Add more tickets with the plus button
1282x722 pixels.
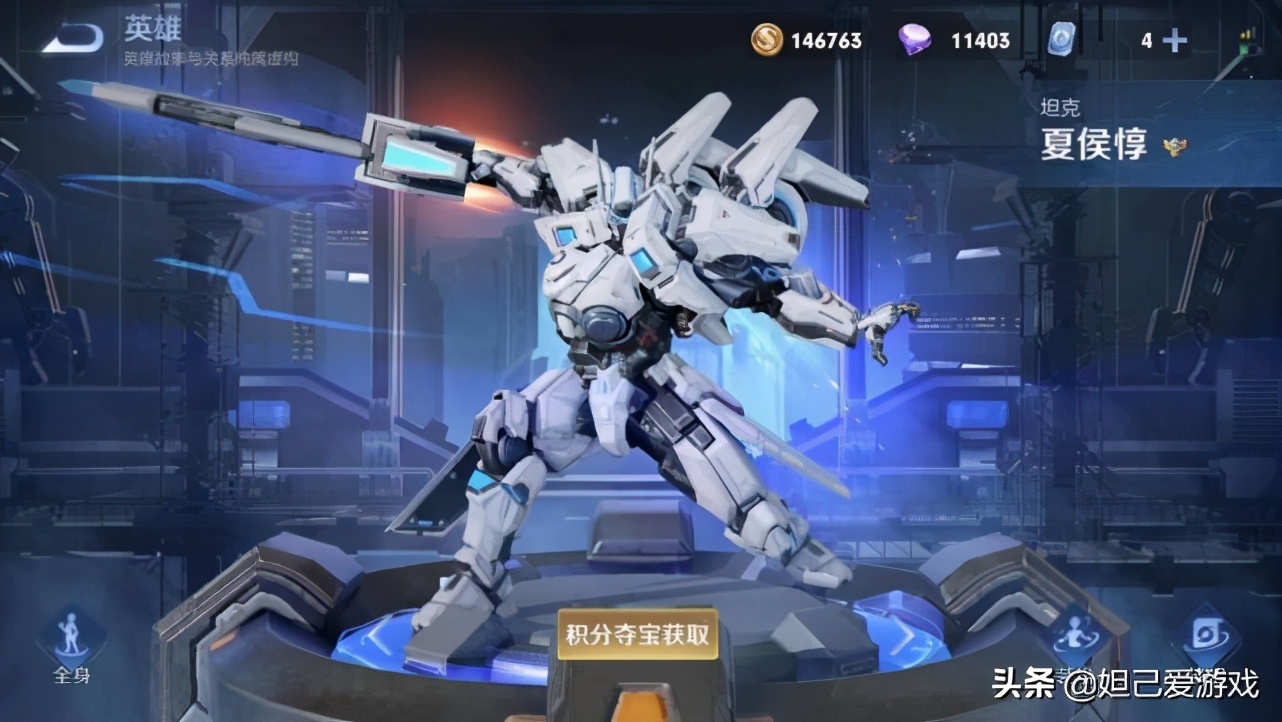click(x=1176, y=41)
